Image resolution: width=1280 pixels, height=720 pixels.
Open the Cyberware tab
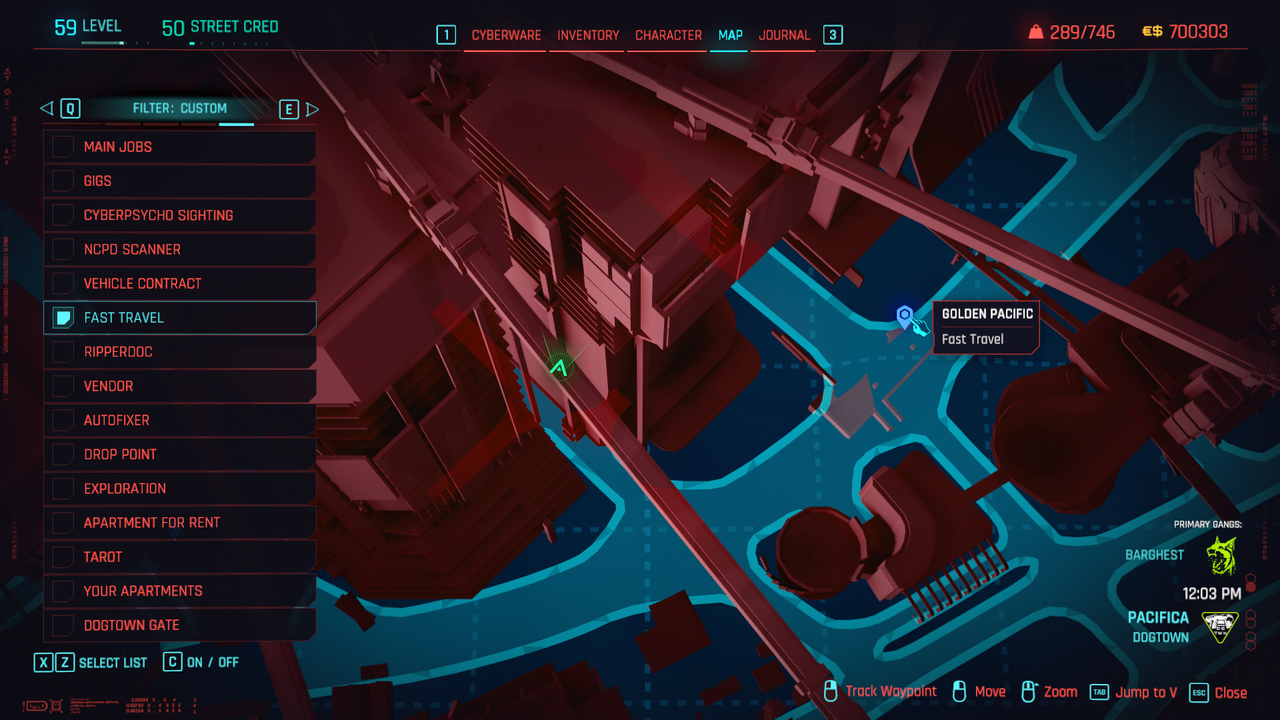click(506, 35)
